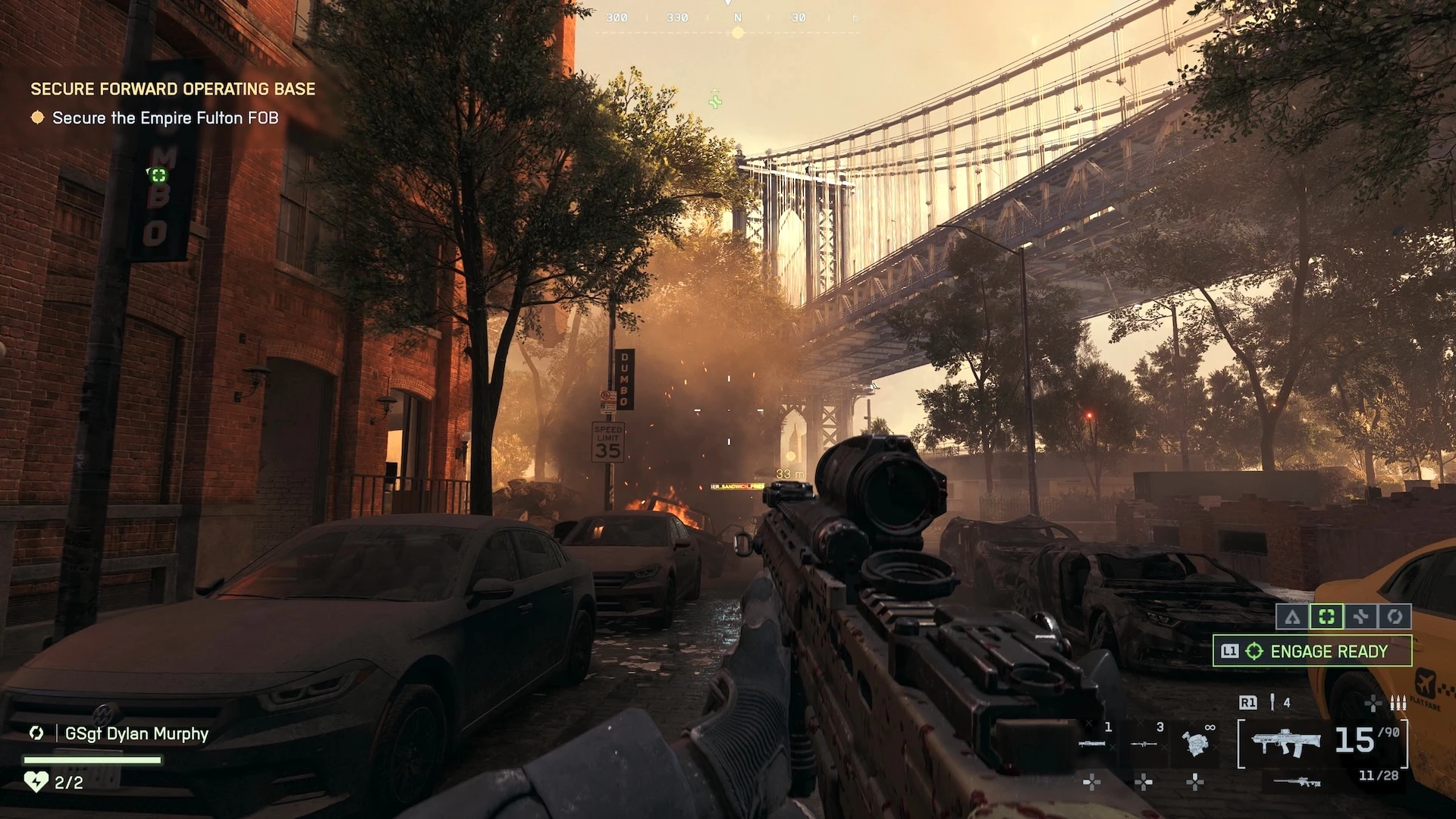Click the green squad target marker on the left
The height and width of the screenshot is (819, 1456).
[158, 176]
